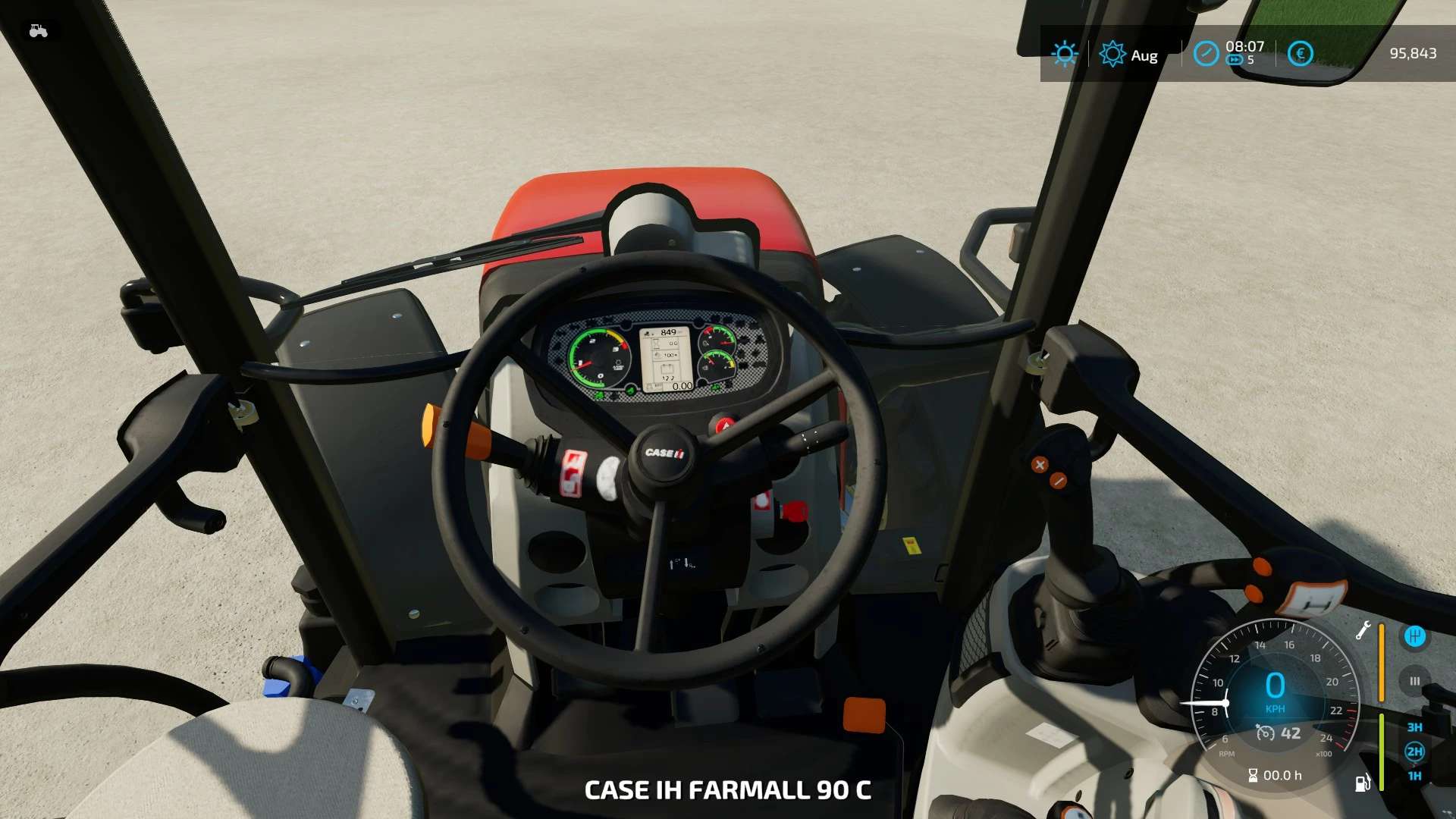Open the game clock icon
The height and width of the screenshot is (819, 1456).
pos(1206,54)
